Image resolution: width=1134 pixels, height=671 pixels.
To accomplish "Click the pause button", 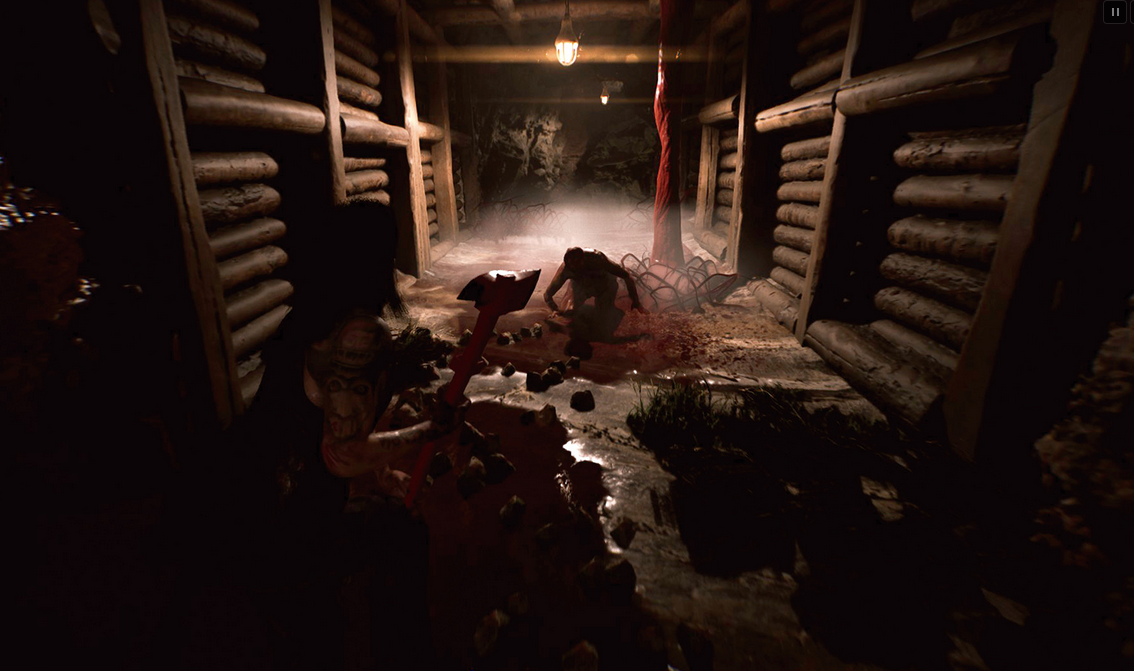I will point(1114,12).
